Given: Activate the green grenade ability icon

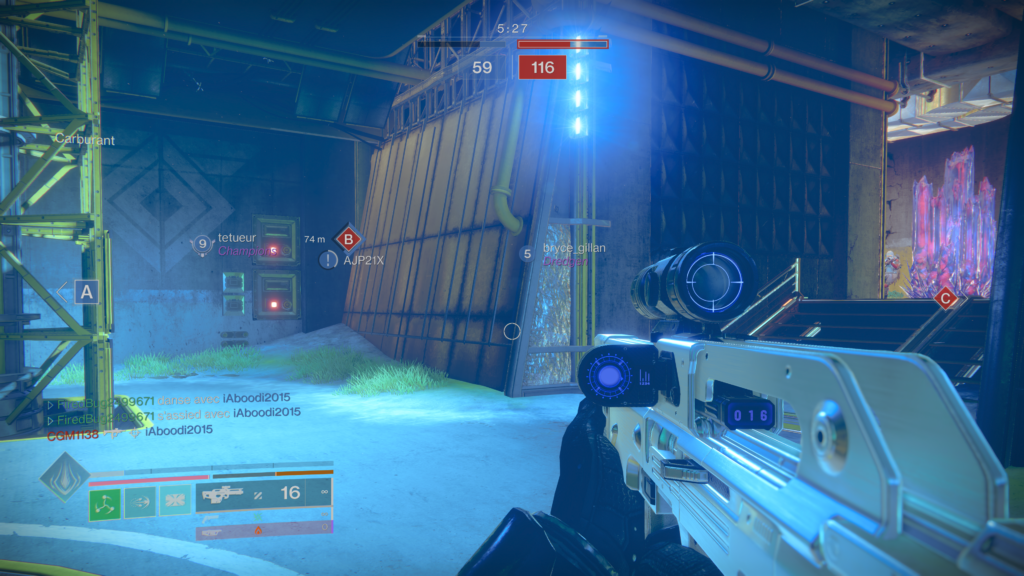Looking at the screenshot, I should pos(105,502).
